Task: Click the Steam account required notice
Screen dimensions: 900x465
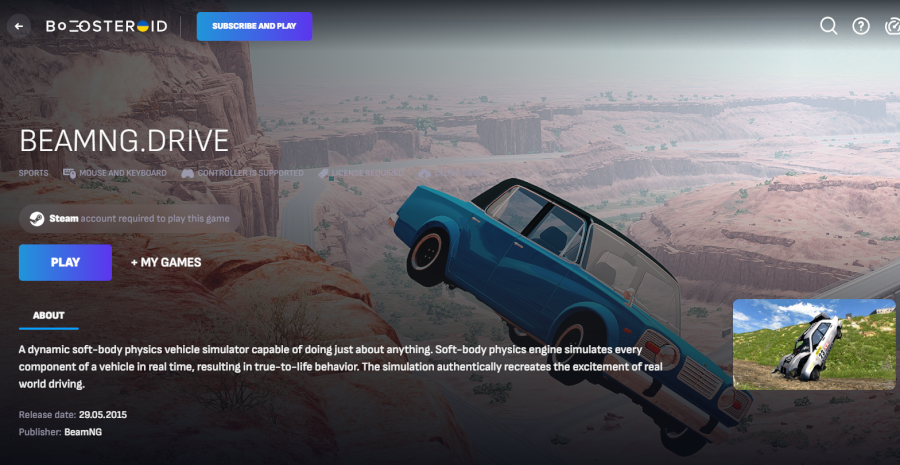Action: (126, 218)
